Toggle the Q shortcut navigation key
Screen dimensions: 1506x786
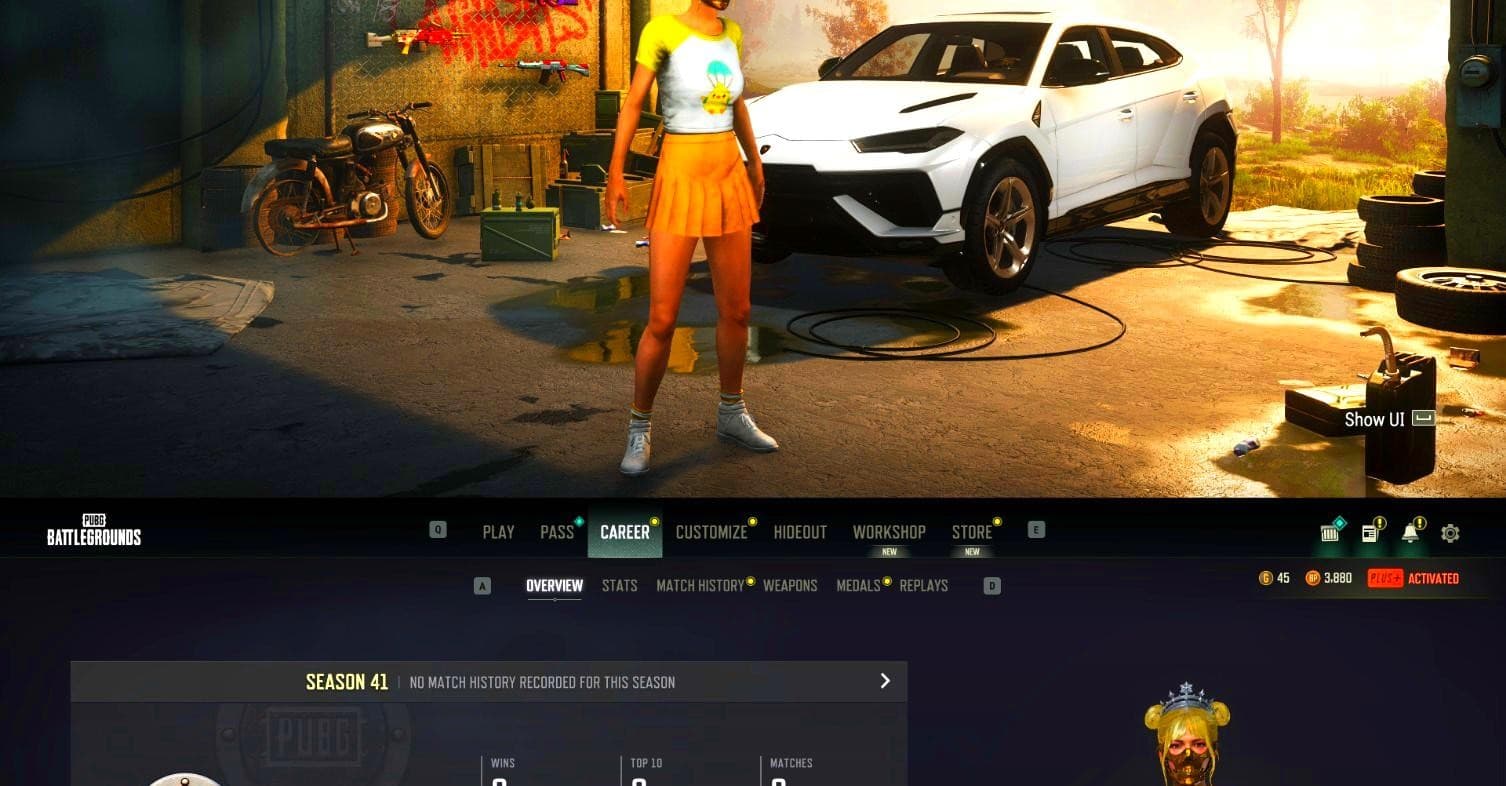pyautogui.click(x=437, y=530)
